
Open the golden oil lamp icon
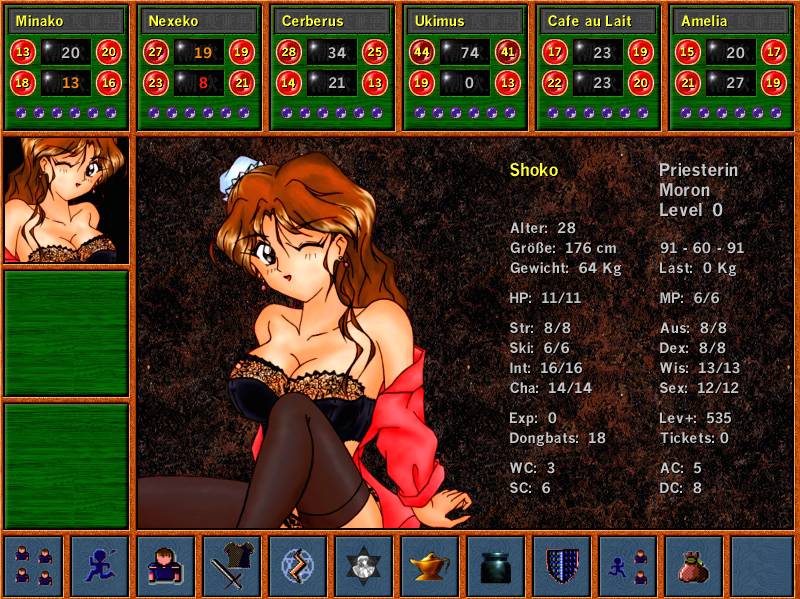click(x=430, y=566)
